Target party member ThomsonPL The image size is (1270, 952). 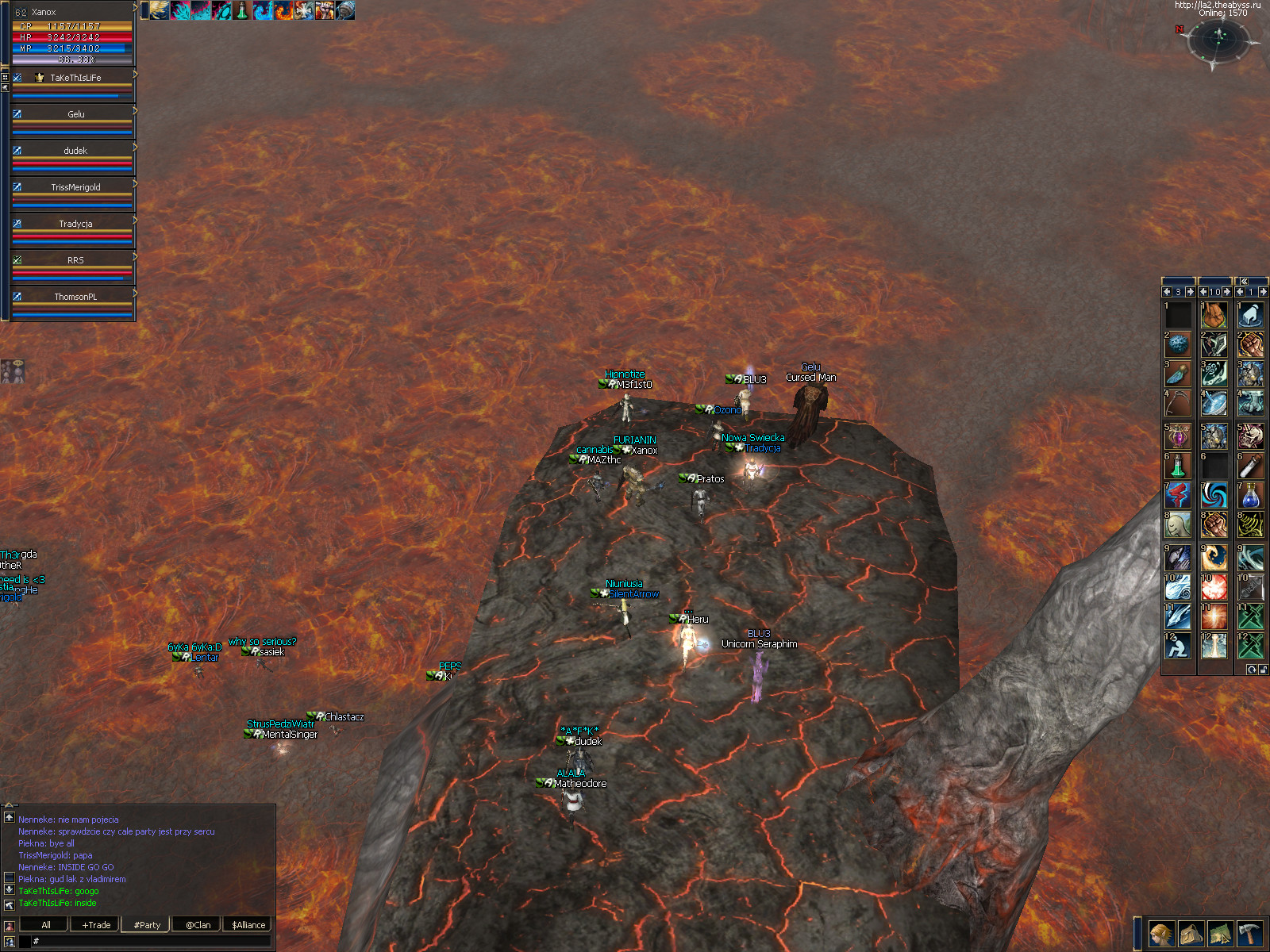[x=75, y=297]
